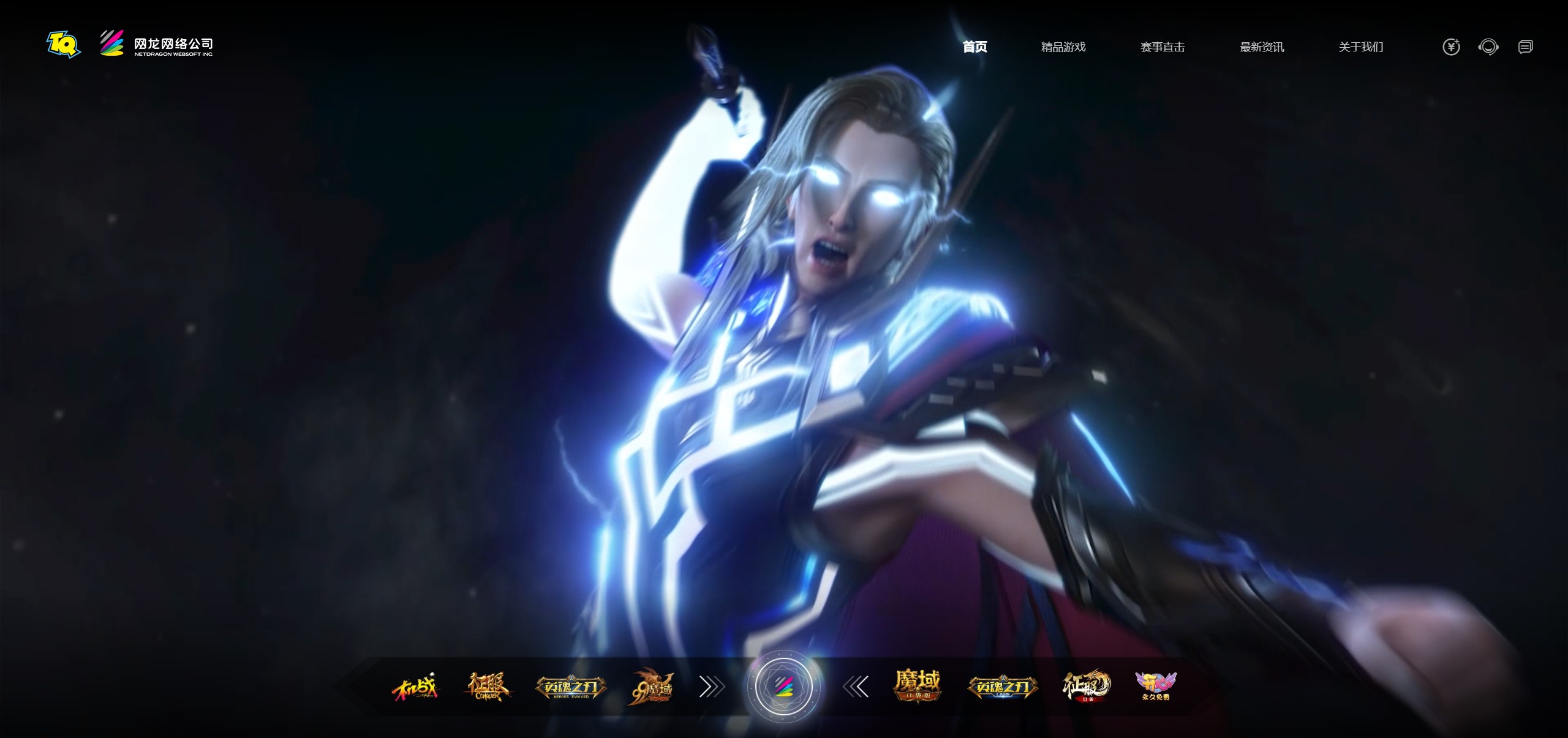Open the customer service headset icon
Viewport: 1568px width, 738px height.
(x=1488, y=47)
